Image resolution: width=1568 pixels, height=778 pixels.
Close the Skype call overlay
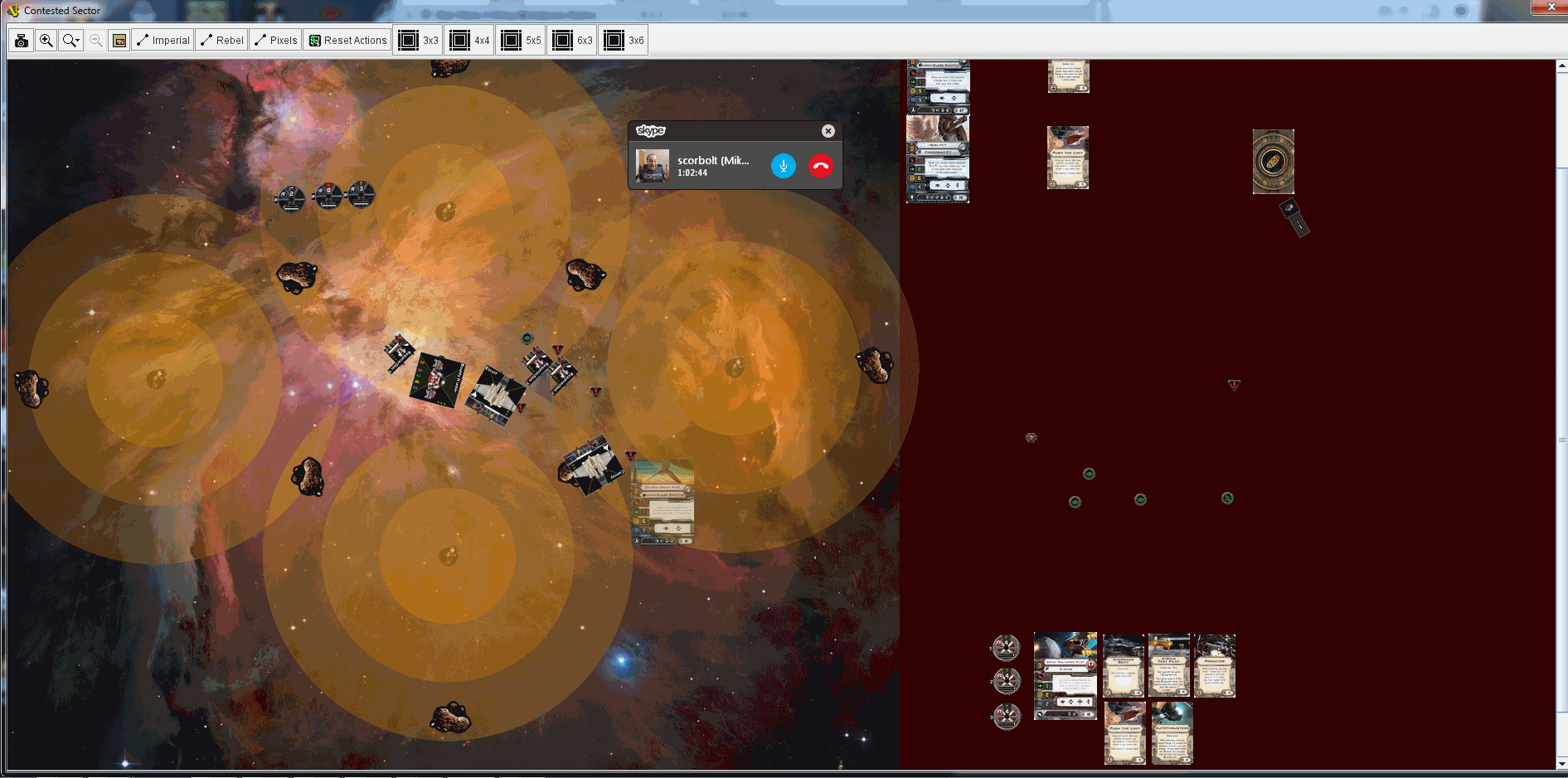(828, 131)
